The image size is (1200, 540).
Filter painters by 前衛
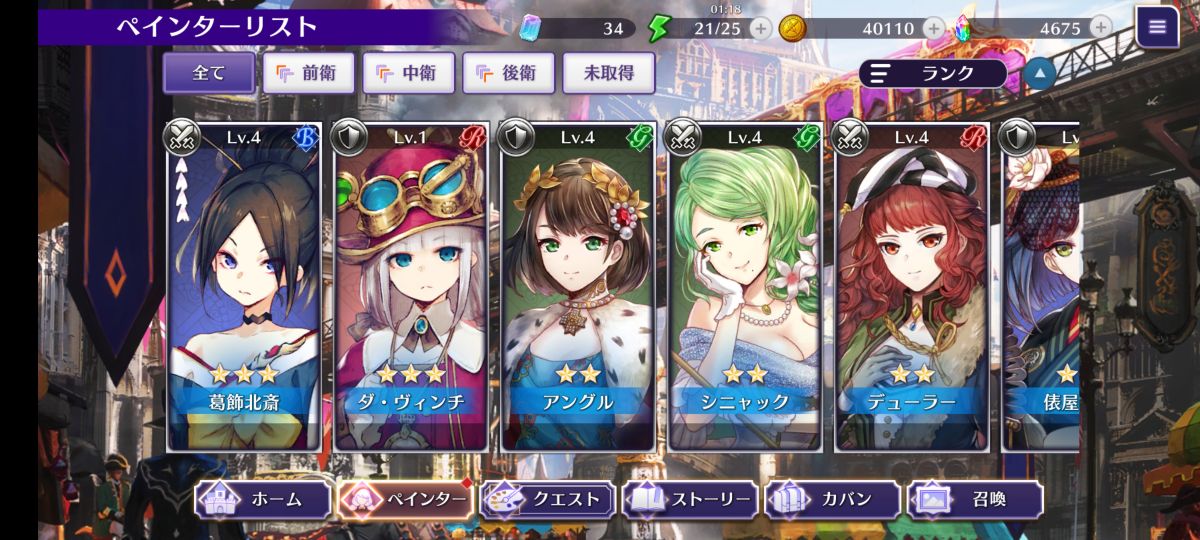[x=308, y=73]
